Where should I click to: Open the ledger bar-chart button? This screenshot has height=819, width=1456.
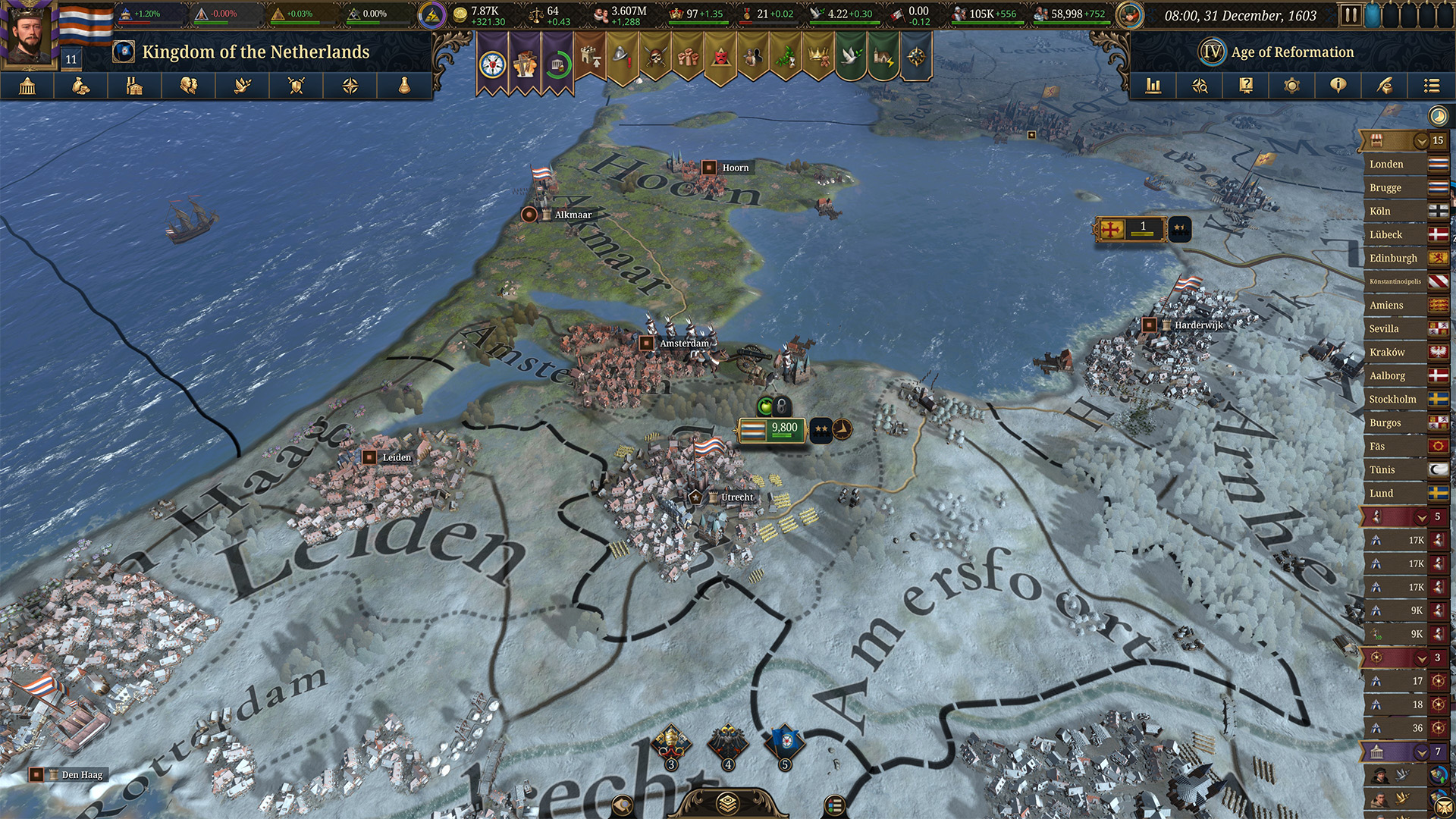(x=1153, y=86)
